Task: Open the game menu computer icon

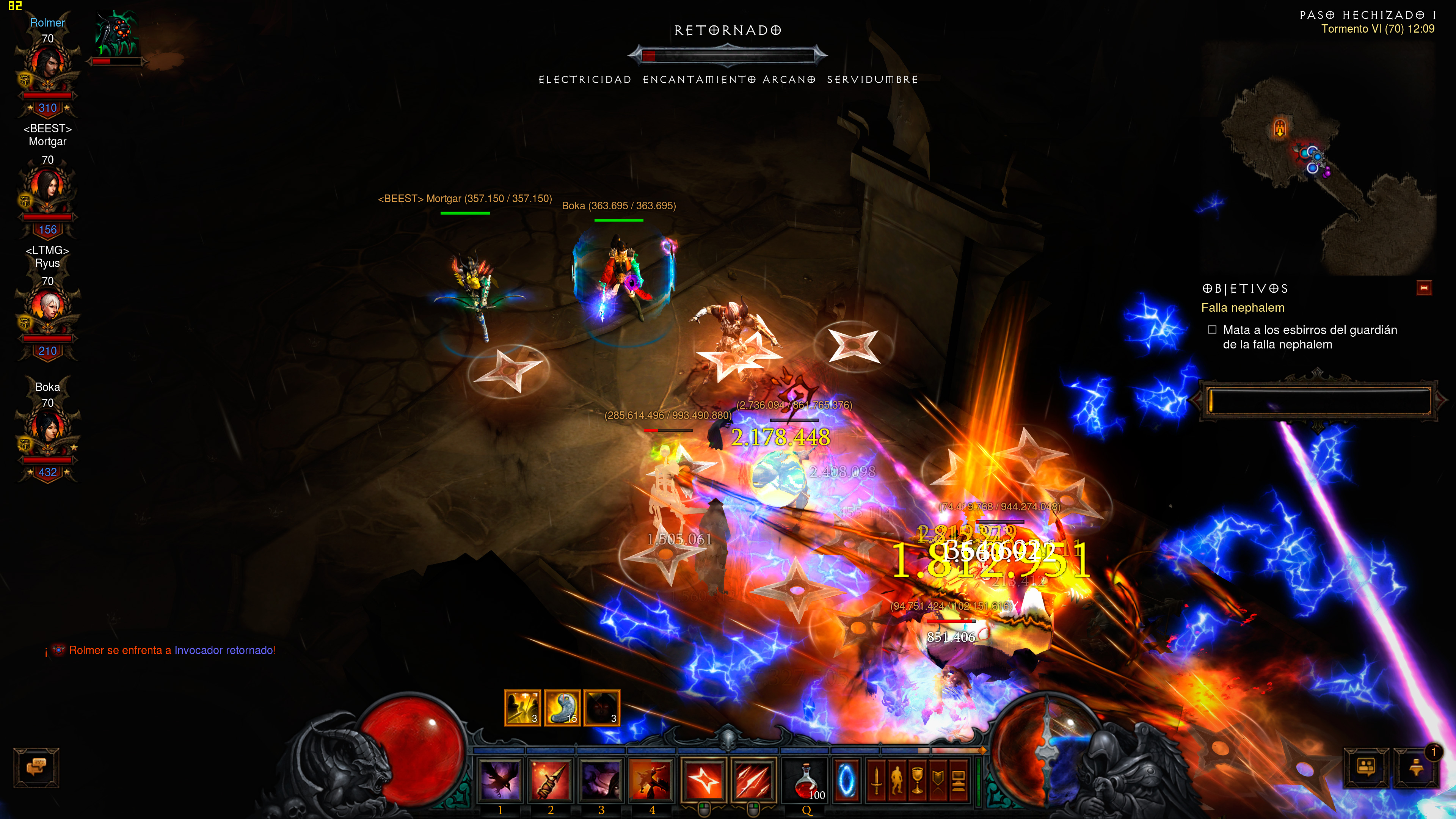Action: [959, 781]
